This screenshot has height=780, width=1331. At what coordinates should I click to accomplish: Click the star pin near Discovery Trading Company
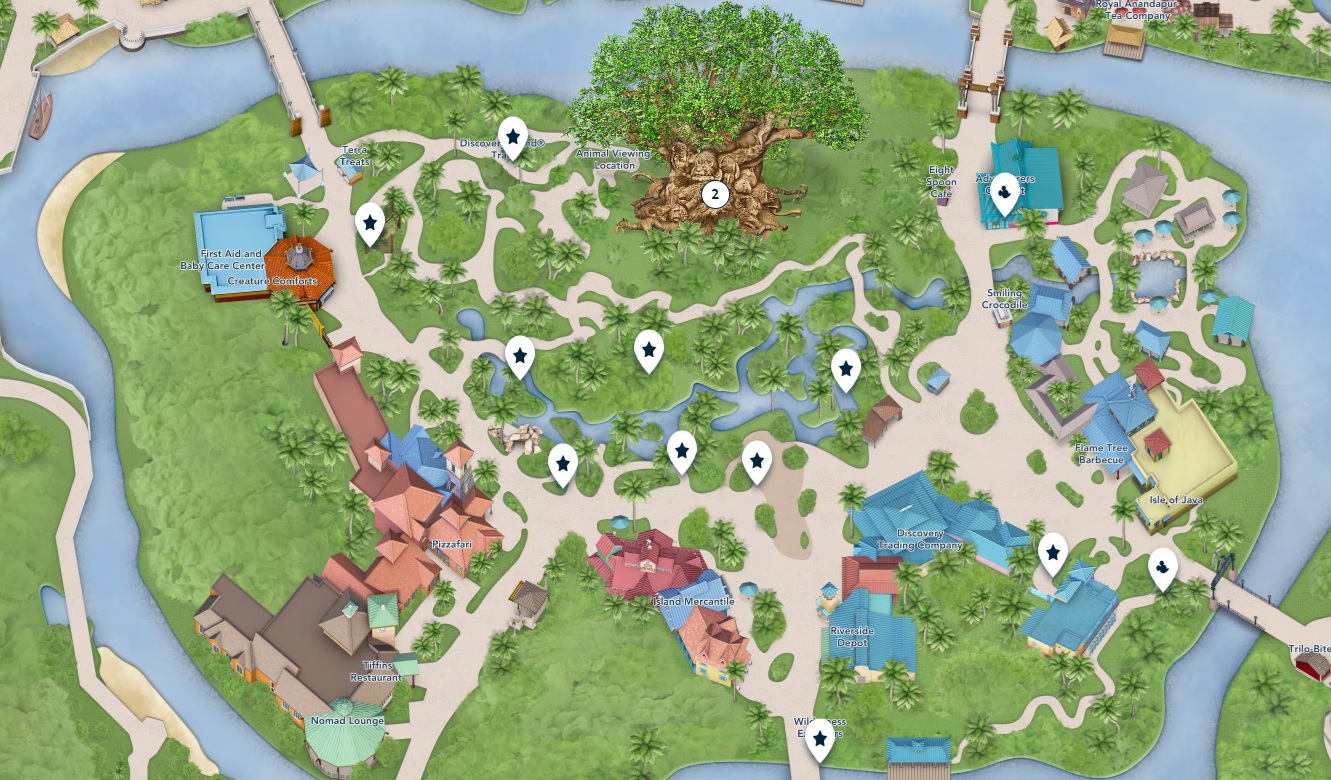[x=1053, y=551]
